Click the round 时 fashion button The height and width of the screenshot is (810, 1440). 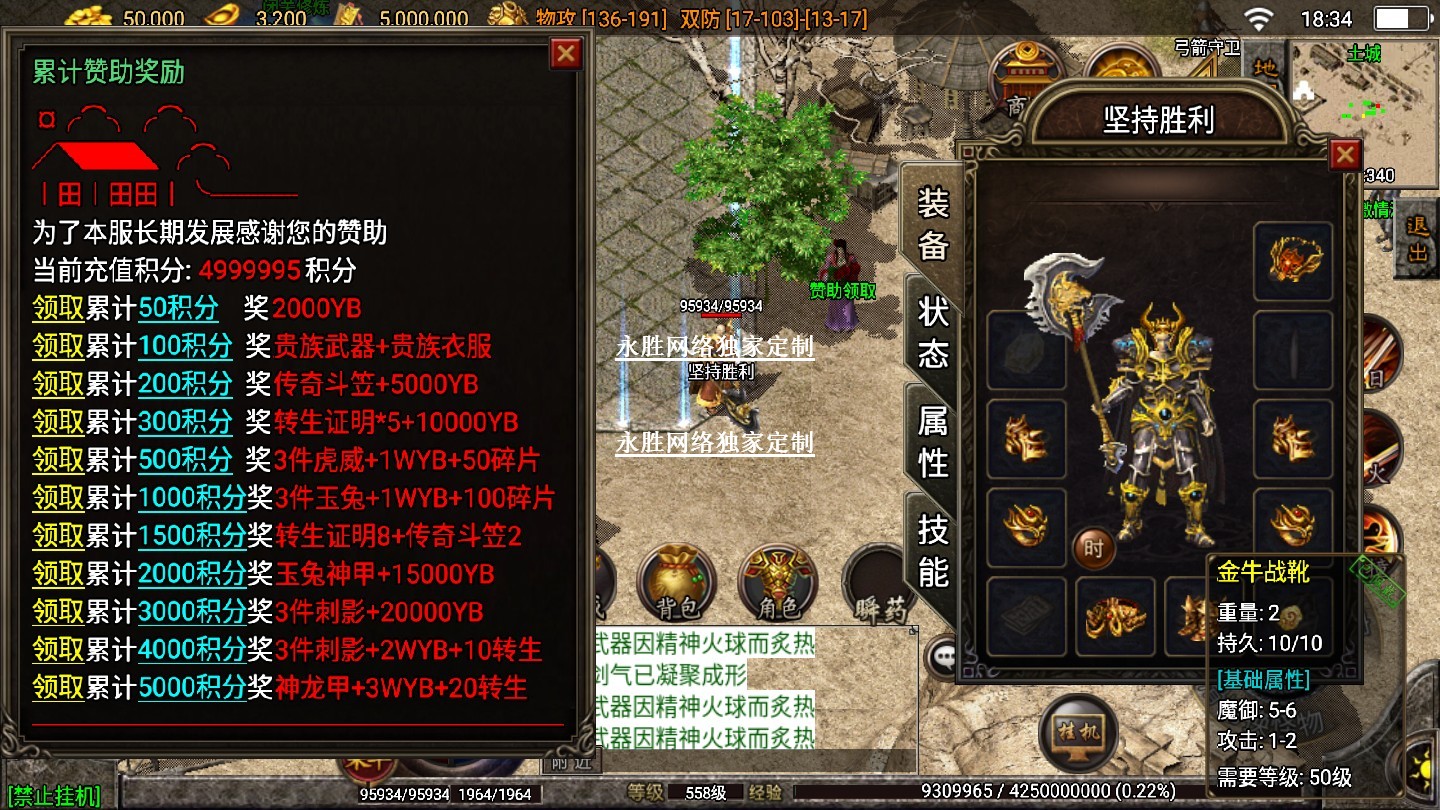click(x=1093, y=548)
